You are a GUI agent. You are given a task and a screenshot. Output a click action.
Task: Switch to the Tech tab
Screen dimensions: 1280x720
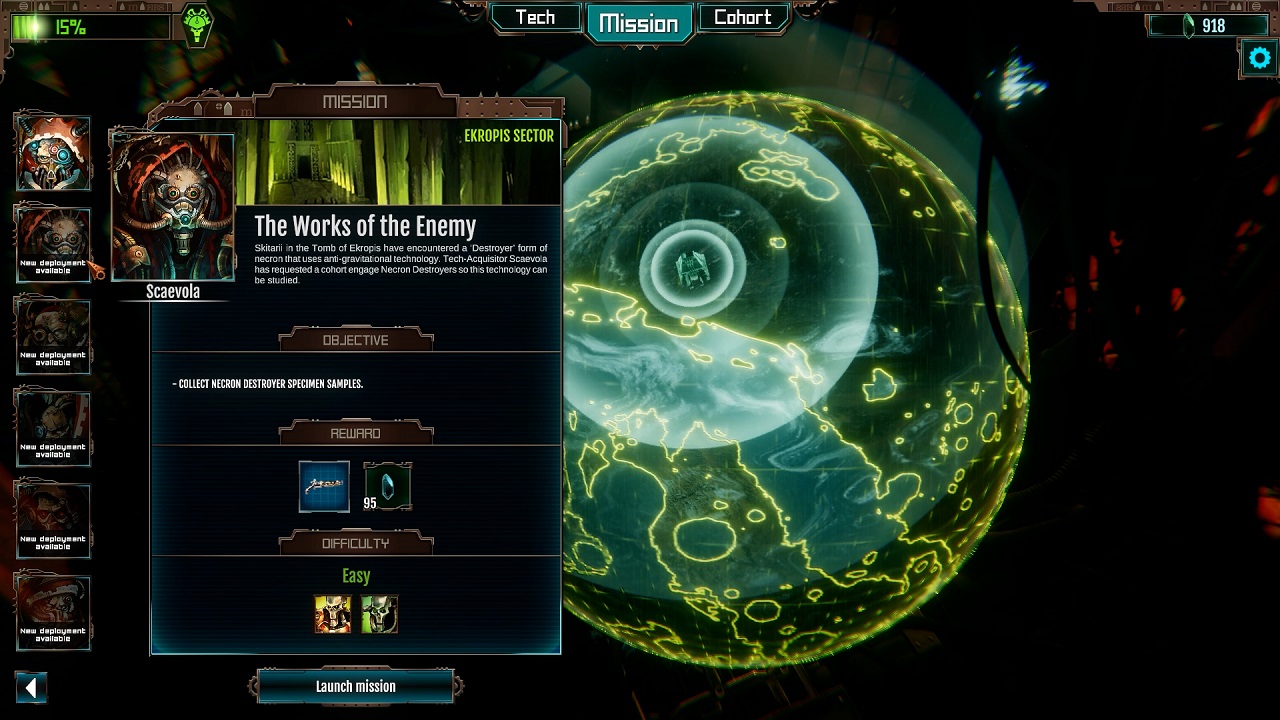pos(535,18)
